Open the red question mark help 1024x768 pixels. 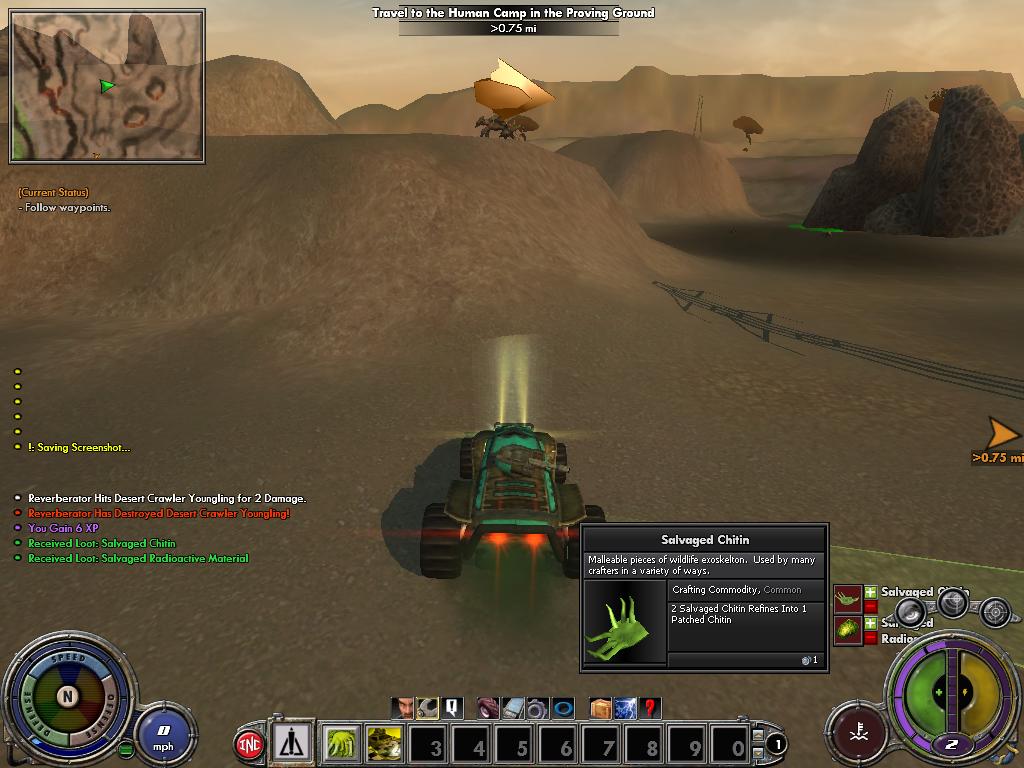click(650, 708)
